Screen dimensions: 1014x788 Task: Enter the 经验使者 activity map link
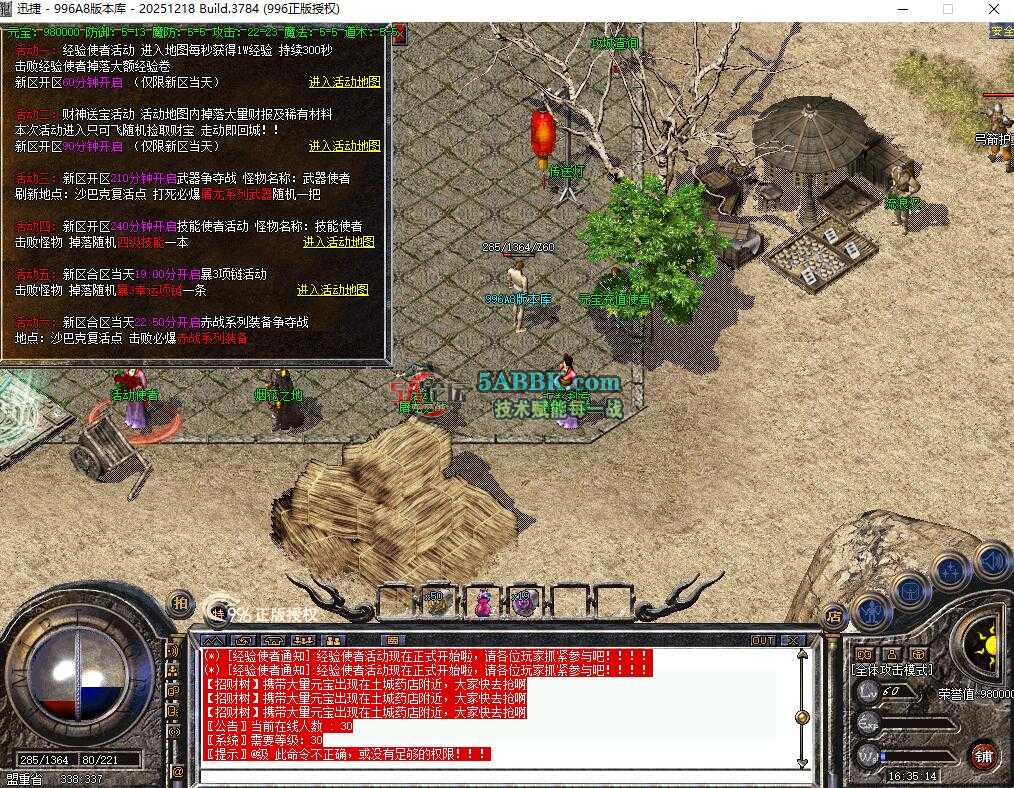(x=344, y=82)
